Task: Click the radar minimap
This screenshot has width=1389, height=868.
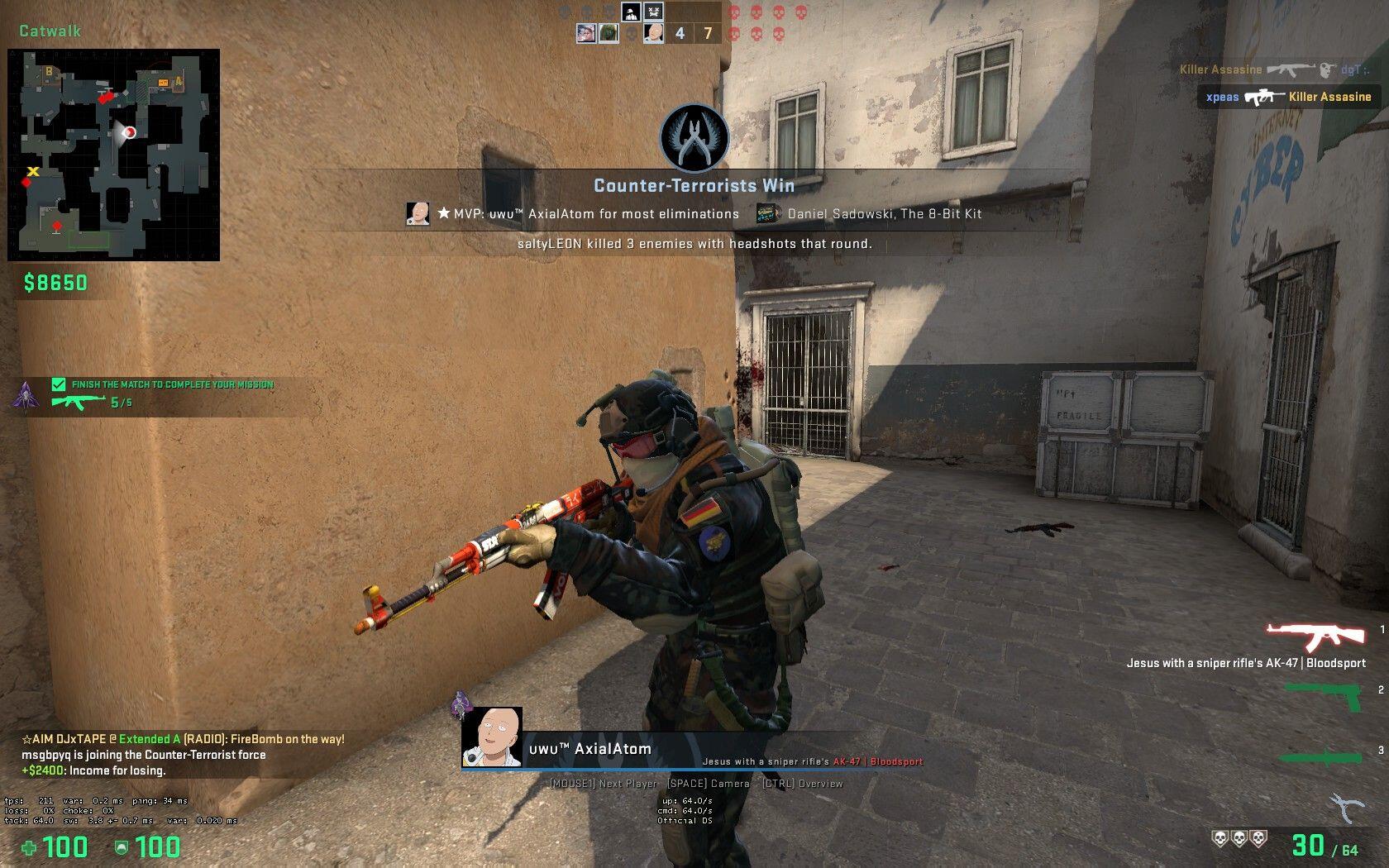Action: click(114, 155)
